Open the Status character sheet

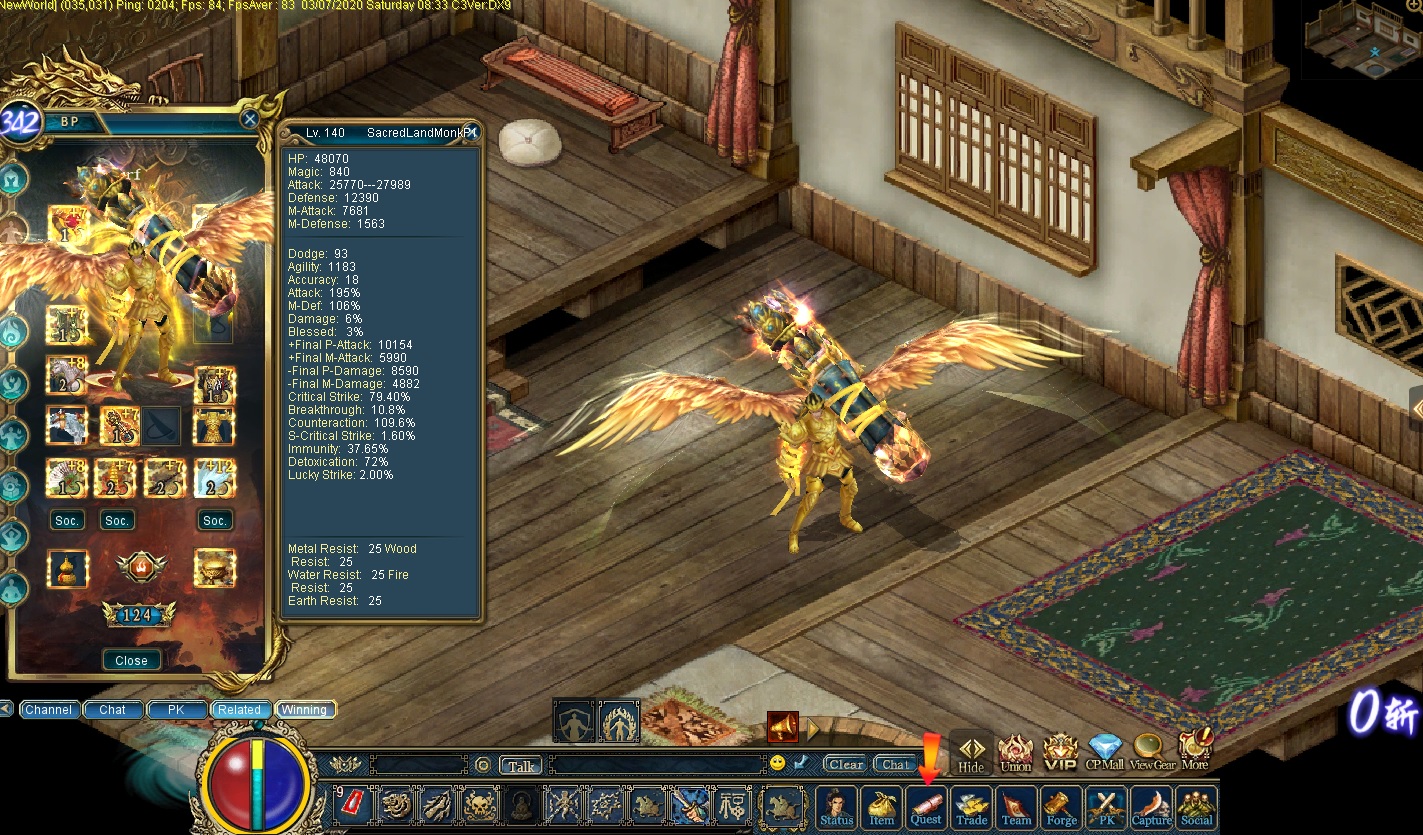tap(836, 806)
